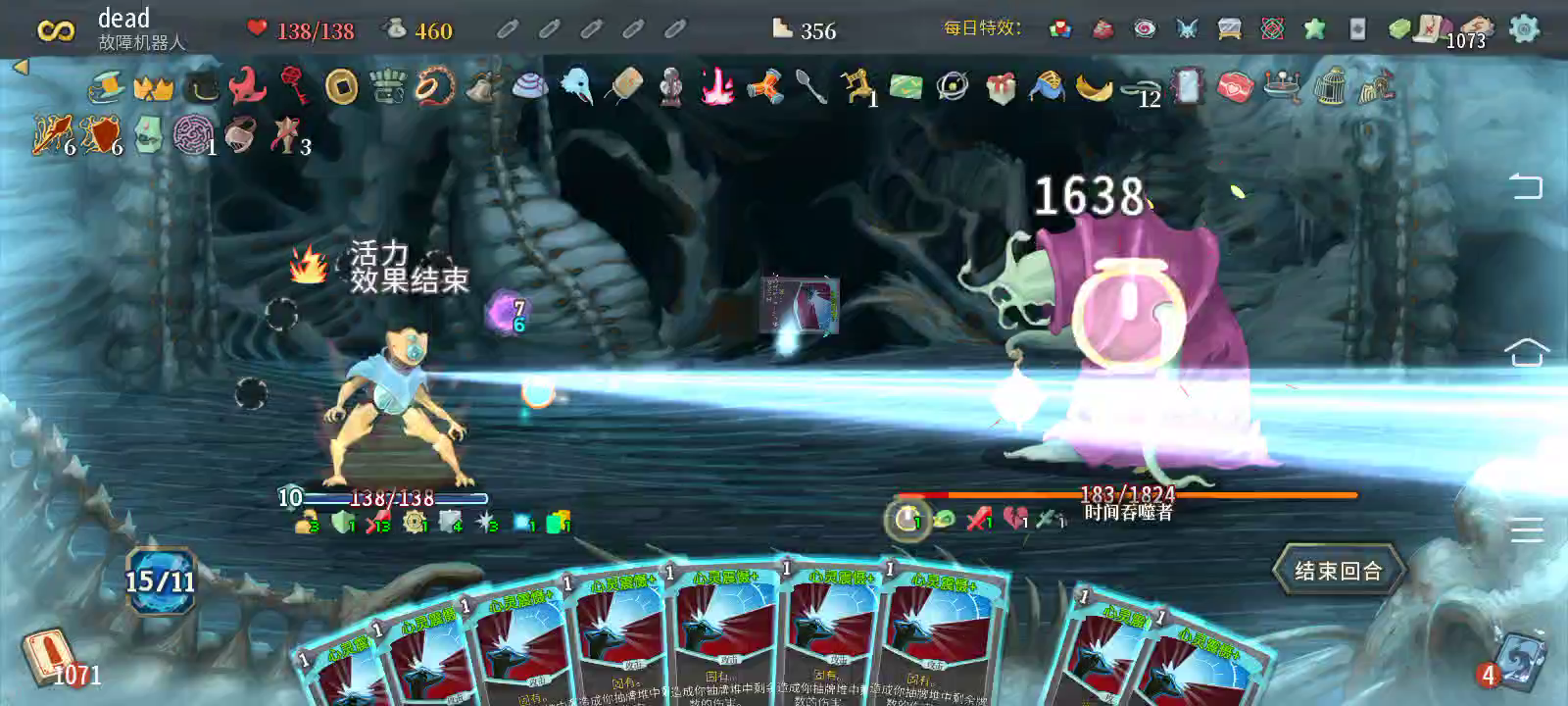Tap the pink eye daily modifier icon
Viewport: 1568px width, 706px height.
coord(1145,28)
